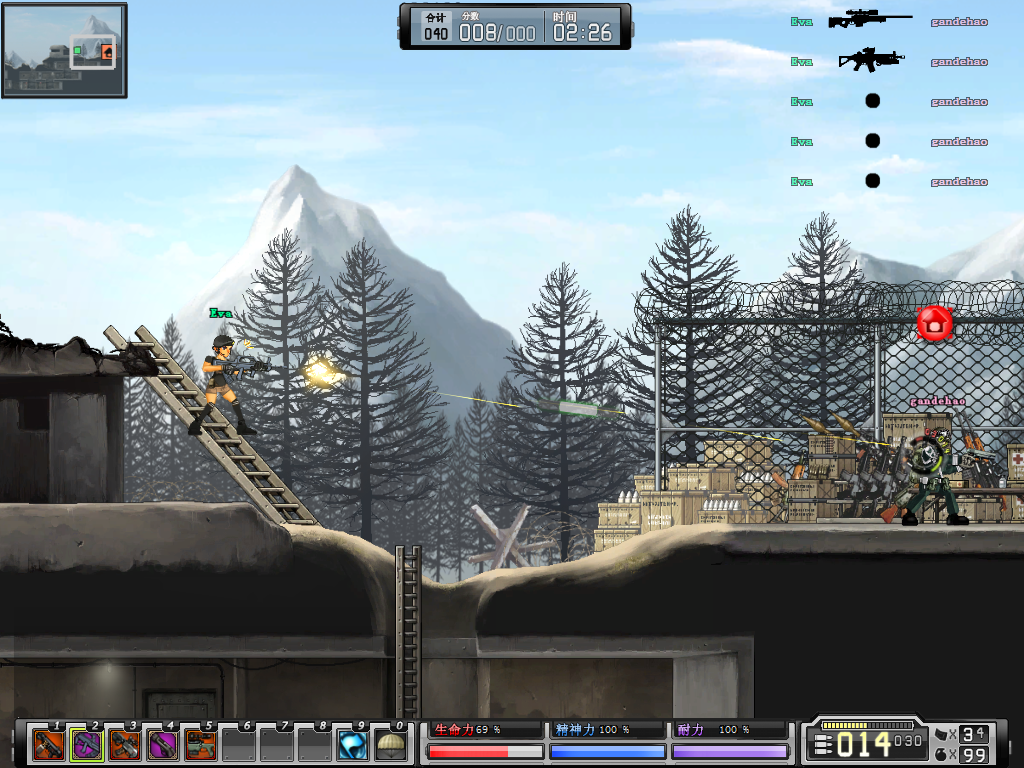
Task: Activate the blue flag item in slot 9
Action: (352, 745)
